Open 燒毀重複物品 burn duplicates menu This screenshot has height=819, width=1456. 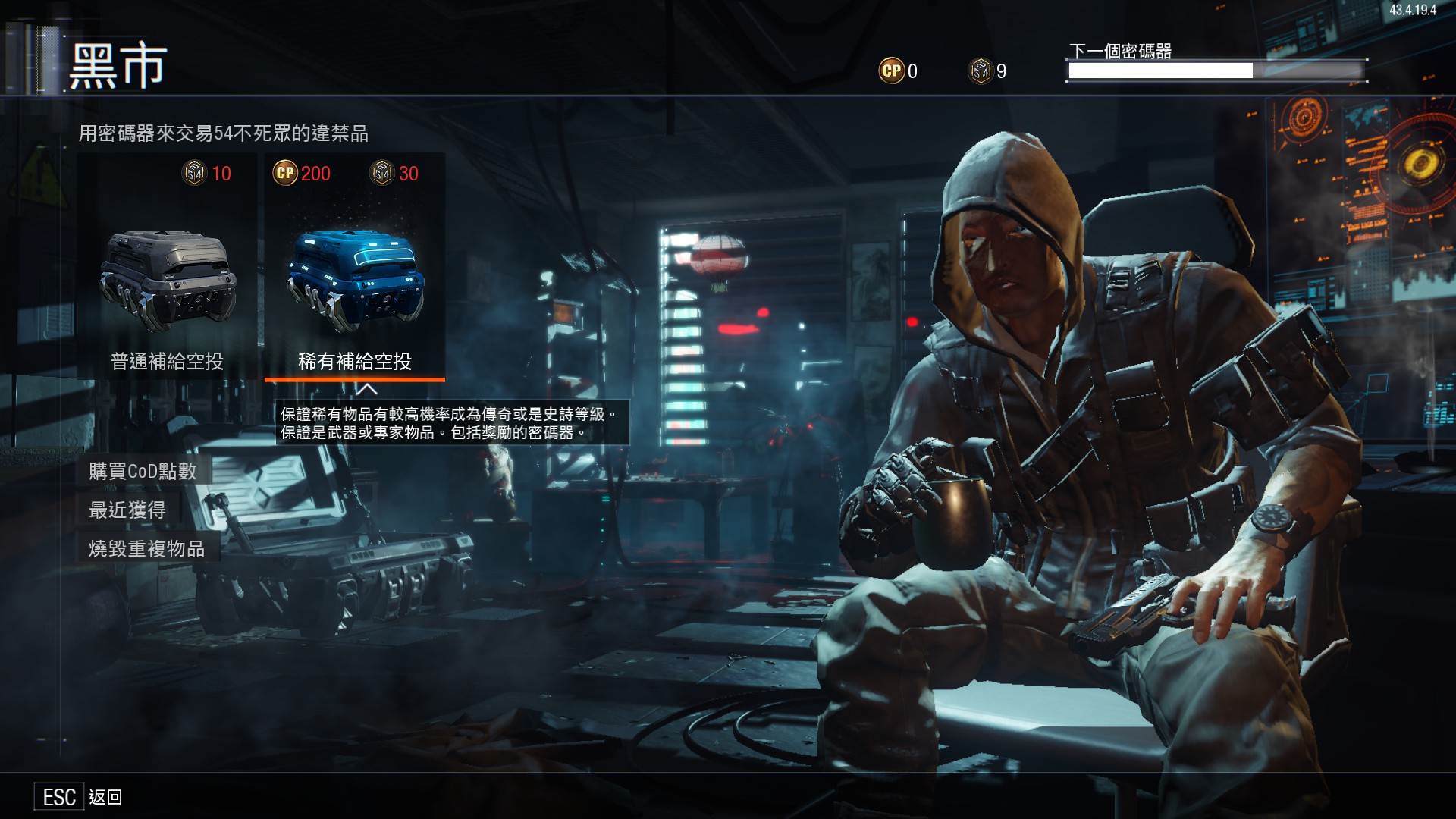click(x=147, y=548)
